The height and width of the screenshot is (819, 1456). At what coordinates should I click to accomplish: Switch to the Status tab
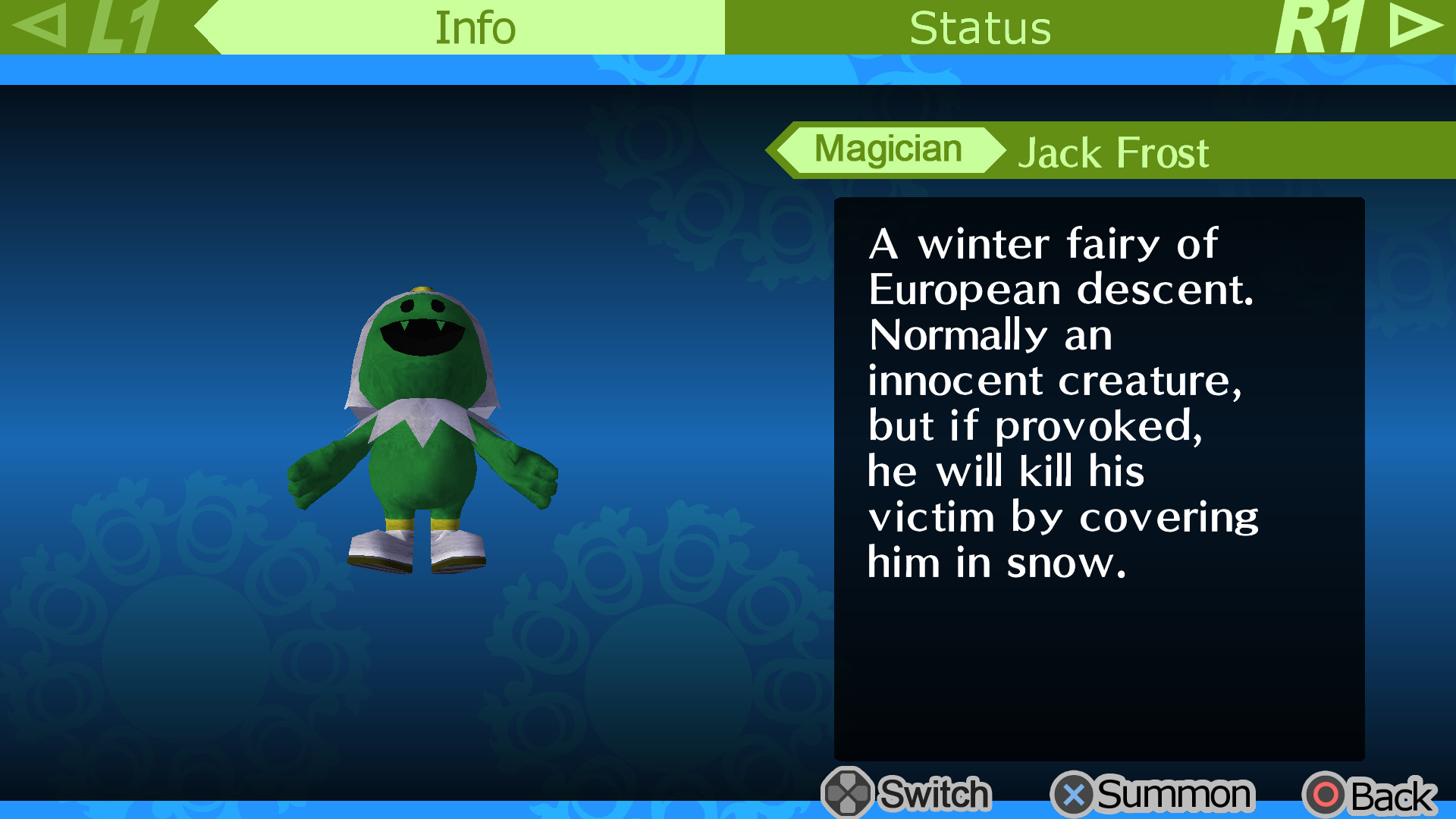[981, 27]
